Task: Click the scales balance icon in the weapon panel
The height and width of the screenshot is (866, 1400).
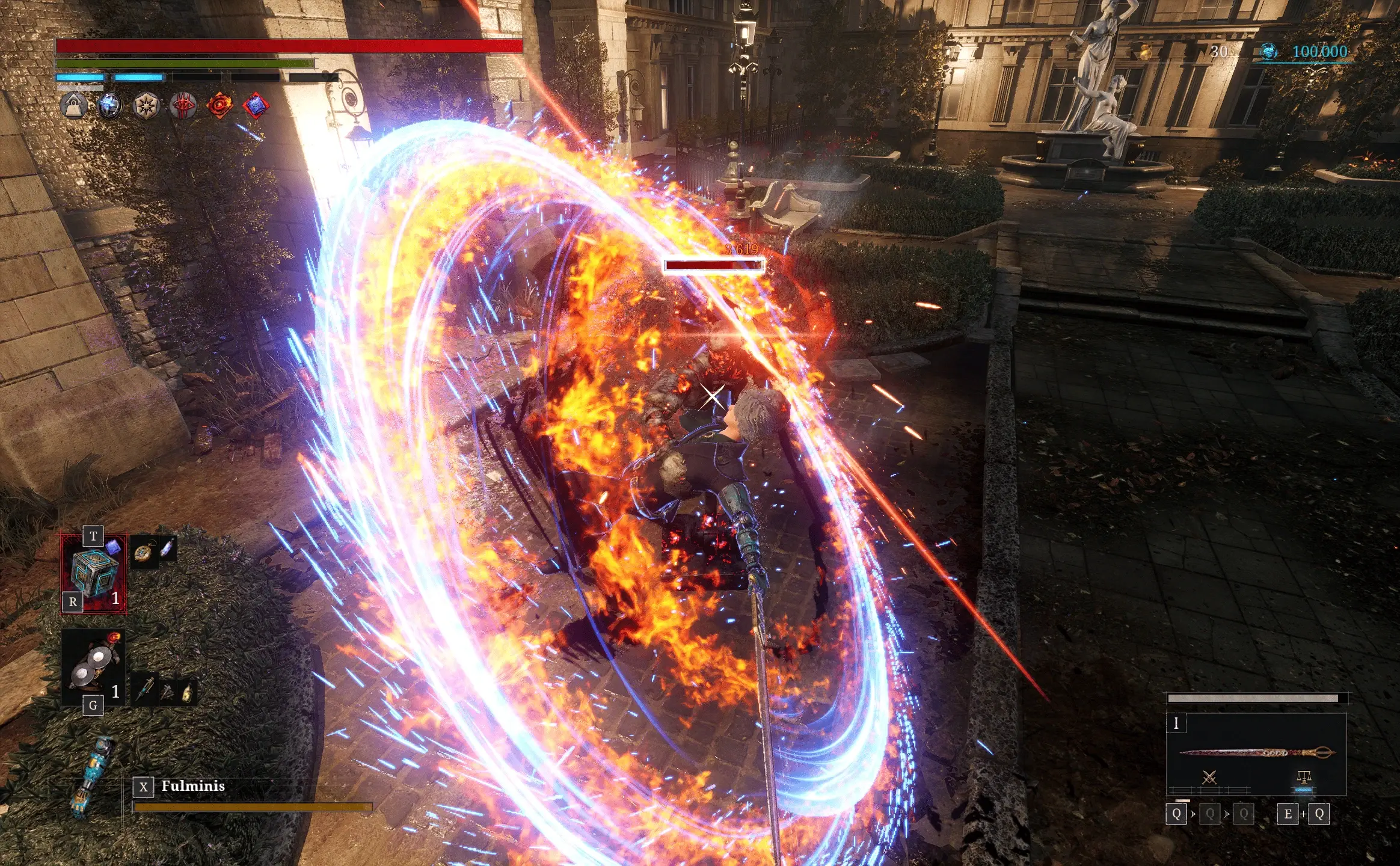Action: [1304, 777]
